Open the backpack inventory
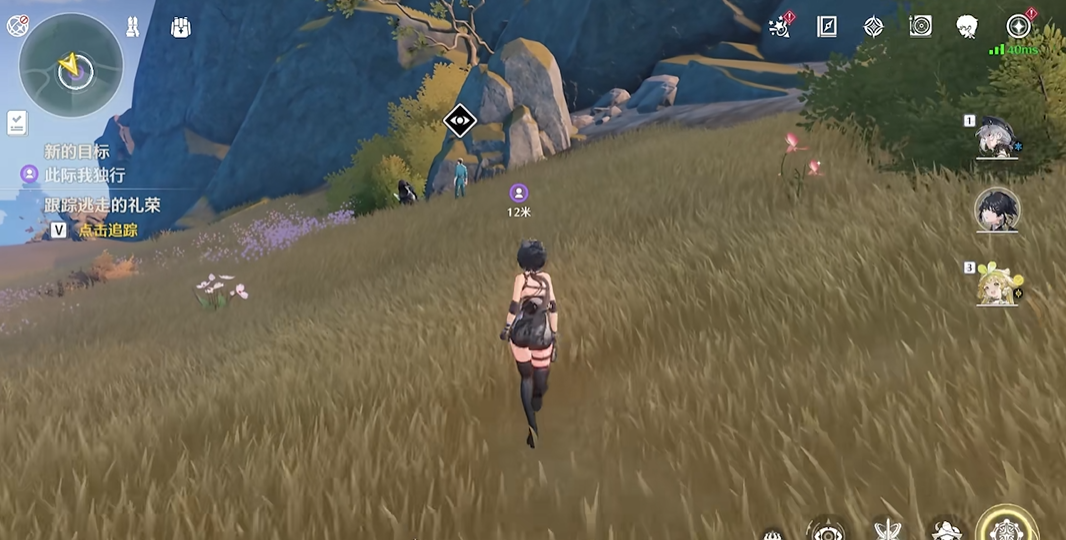 (181, 27)
